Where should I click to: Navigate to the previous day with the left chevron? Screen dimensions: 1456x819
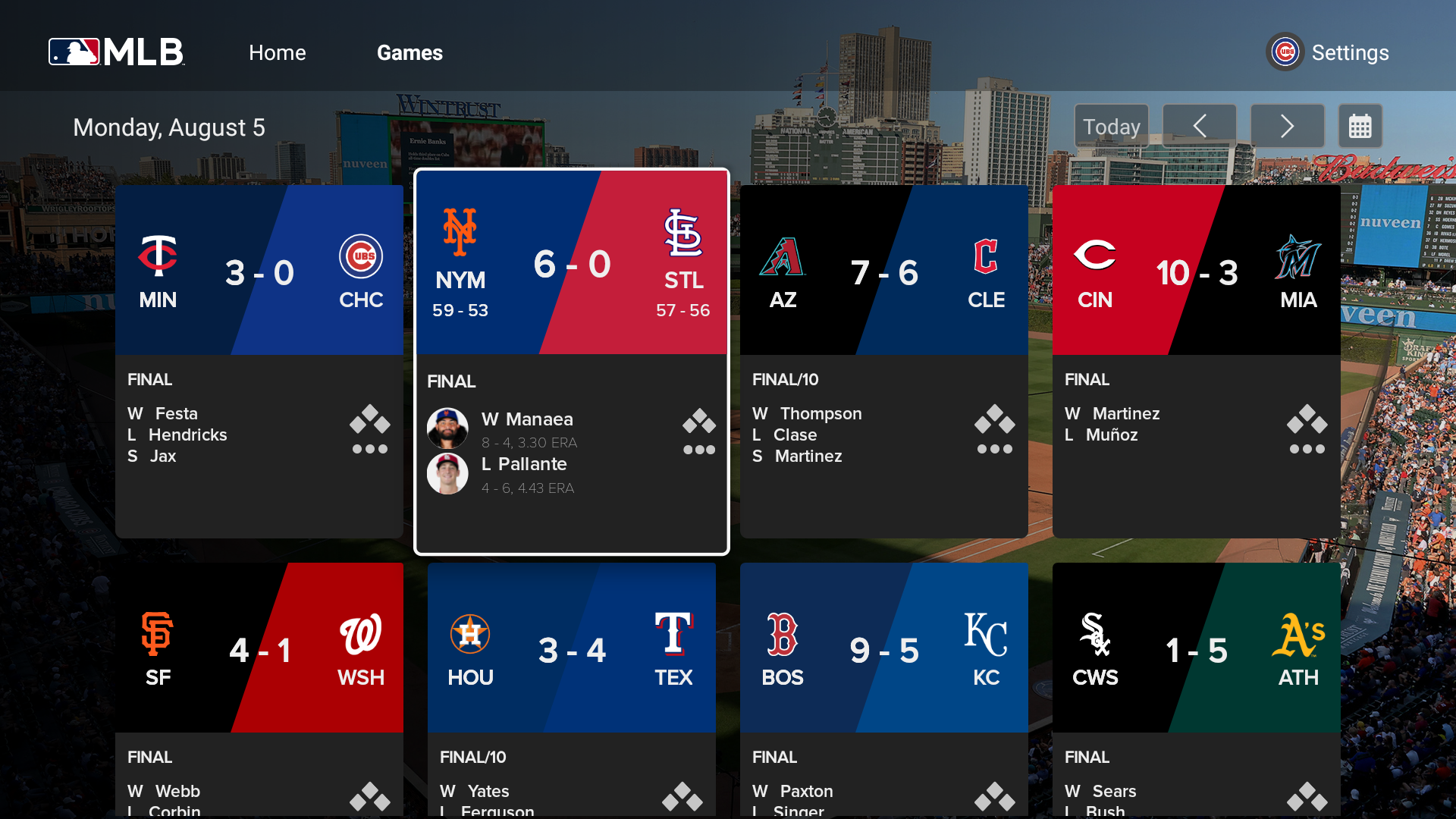coord(1199,126)
